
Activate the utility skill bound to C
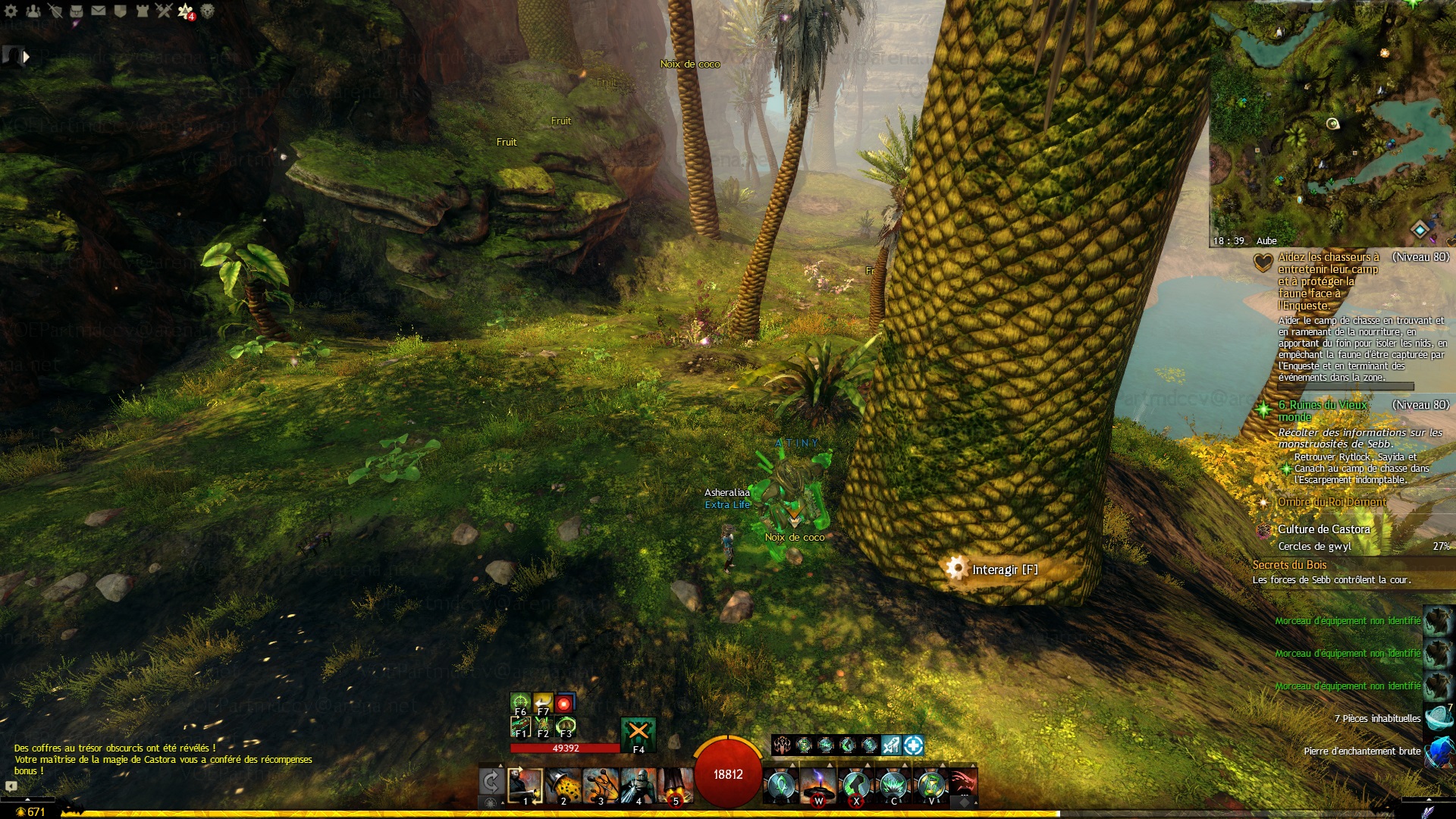click(893, 785)
